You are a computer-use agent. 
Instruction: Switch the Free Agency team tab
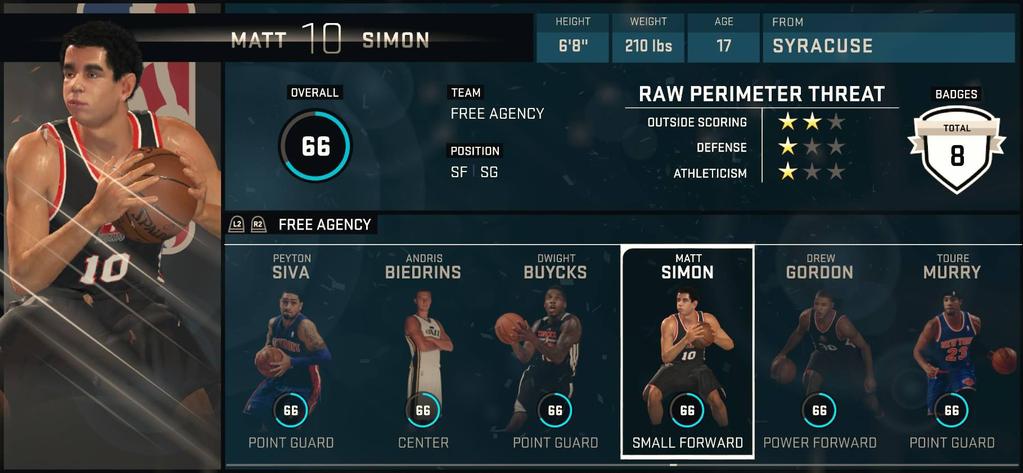324,225
